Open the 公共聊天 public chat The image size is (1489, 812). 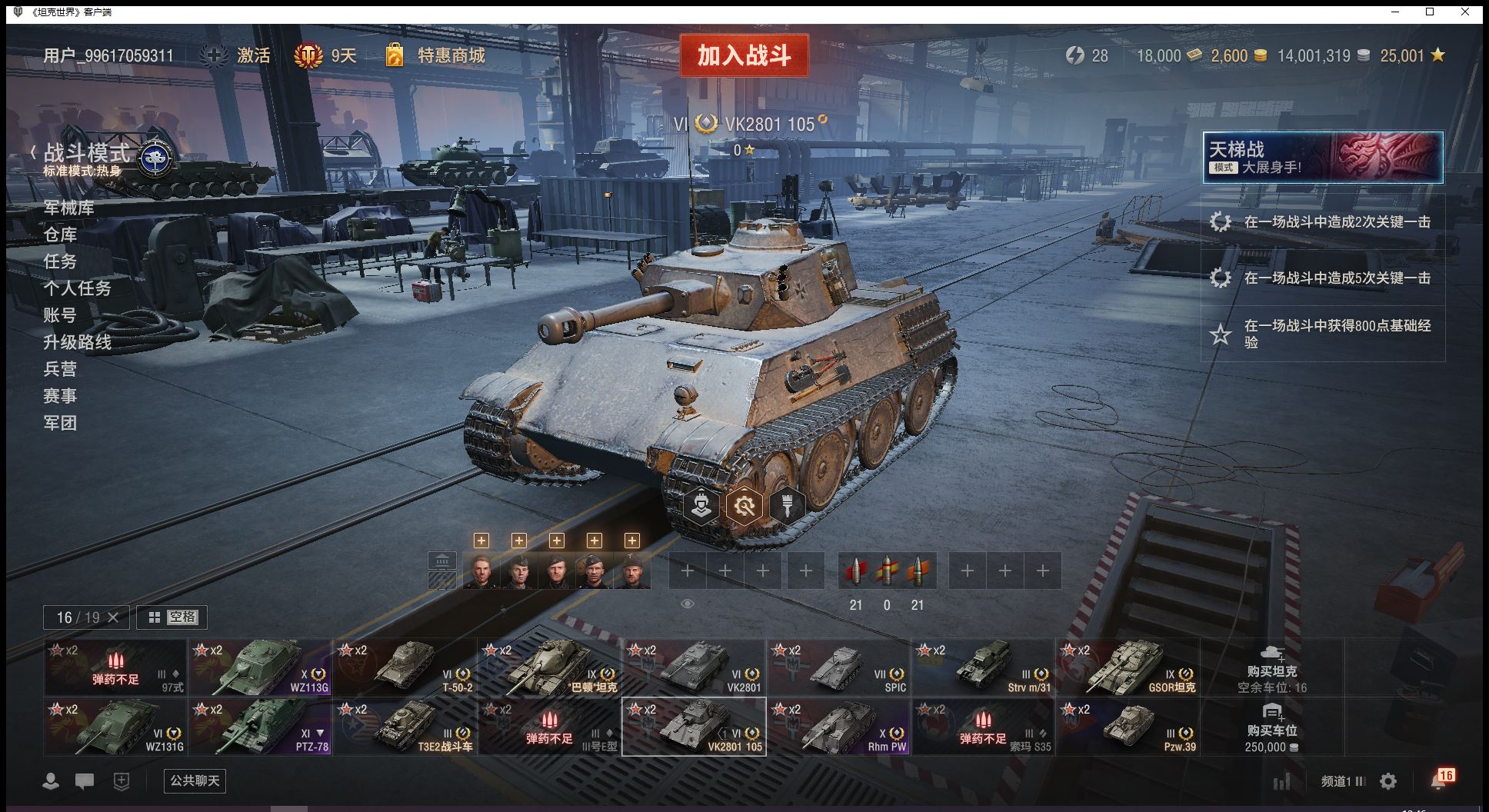pos(195,781)
